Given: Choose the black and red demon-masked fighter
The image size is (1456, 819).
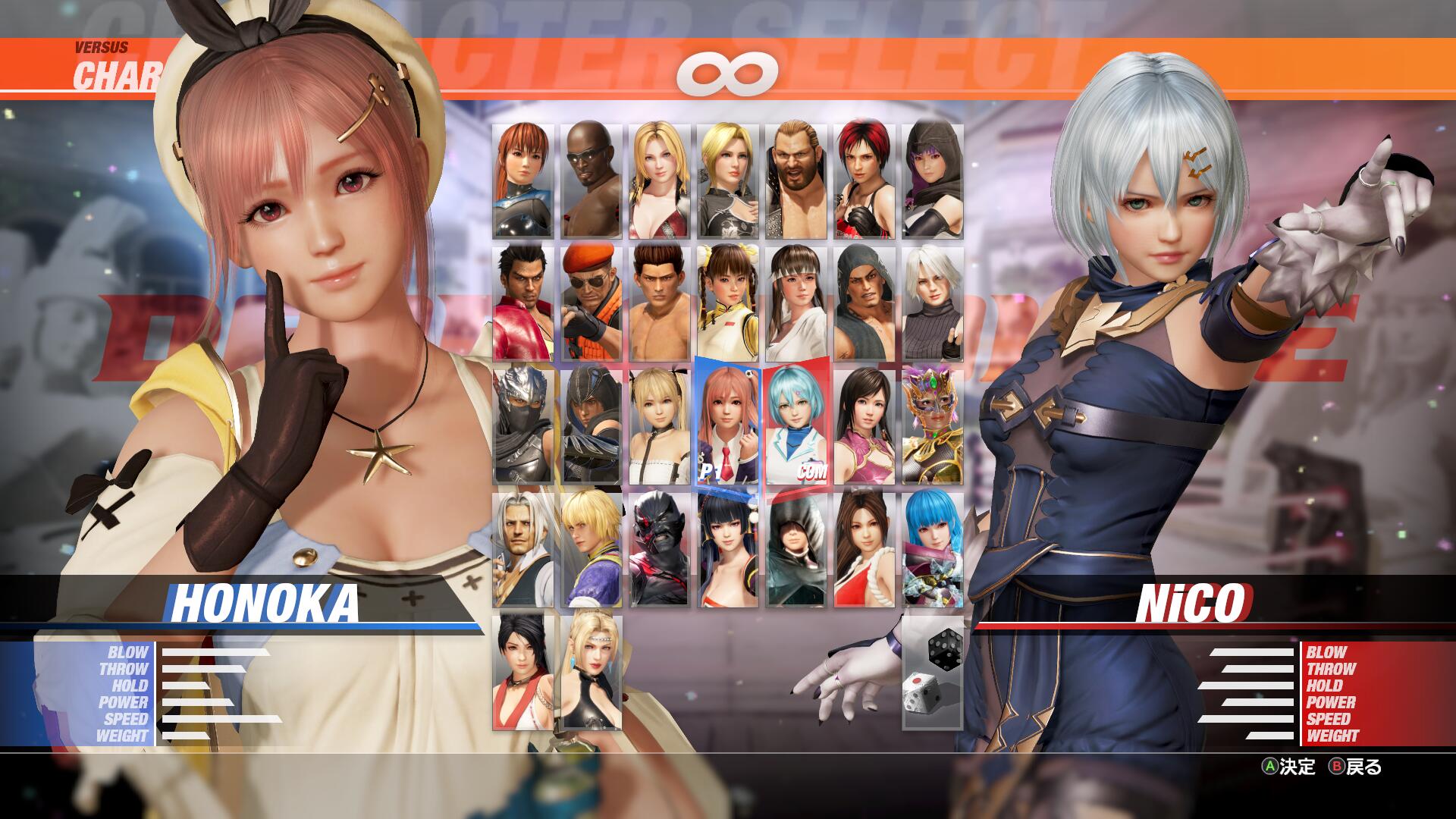Looking at the screenshot, I should coord(660,549).
